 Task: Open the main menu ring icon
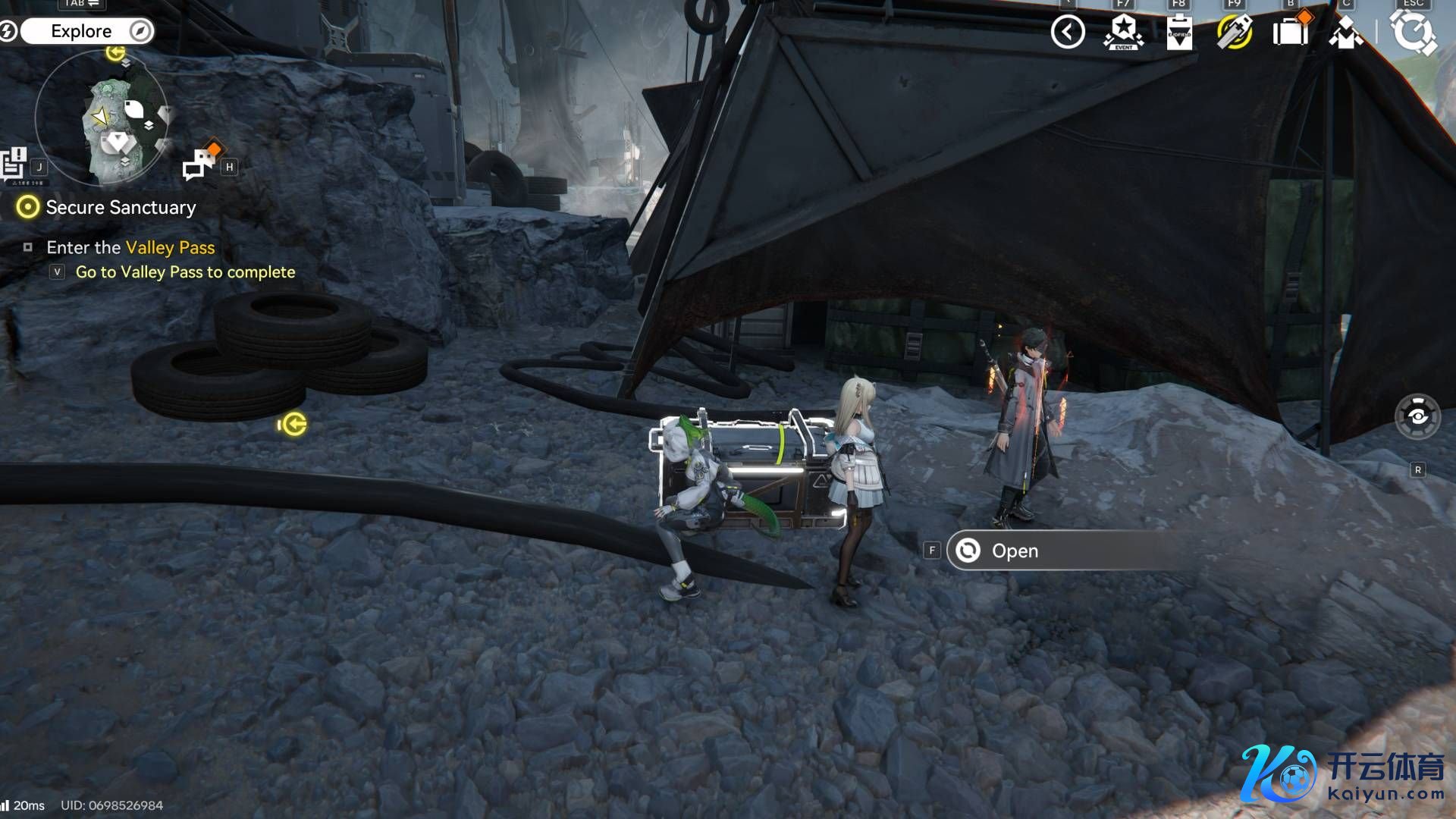tap(1413, 33)
